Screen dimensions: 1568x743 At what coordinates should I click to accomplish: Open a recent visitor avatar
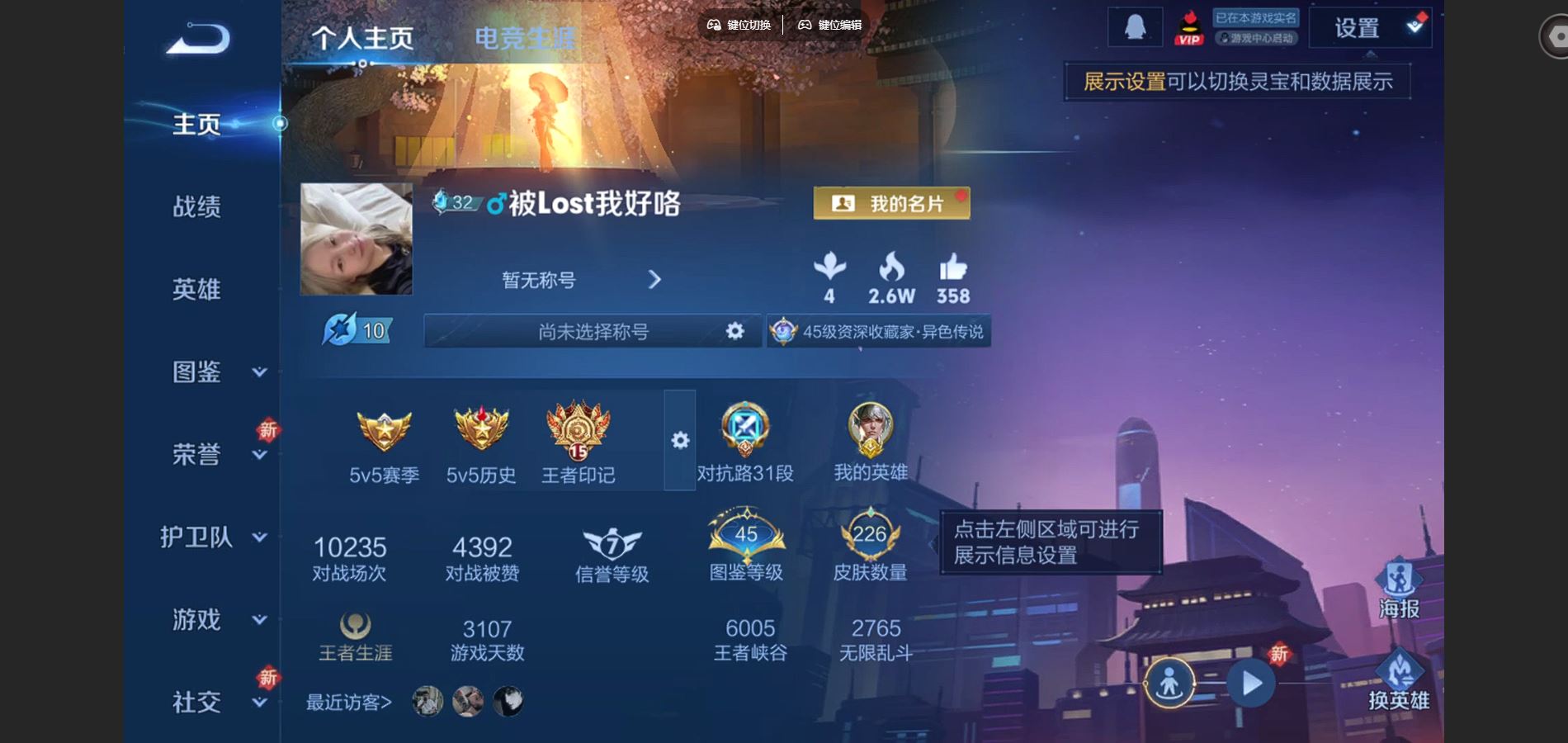coord(426,700)
